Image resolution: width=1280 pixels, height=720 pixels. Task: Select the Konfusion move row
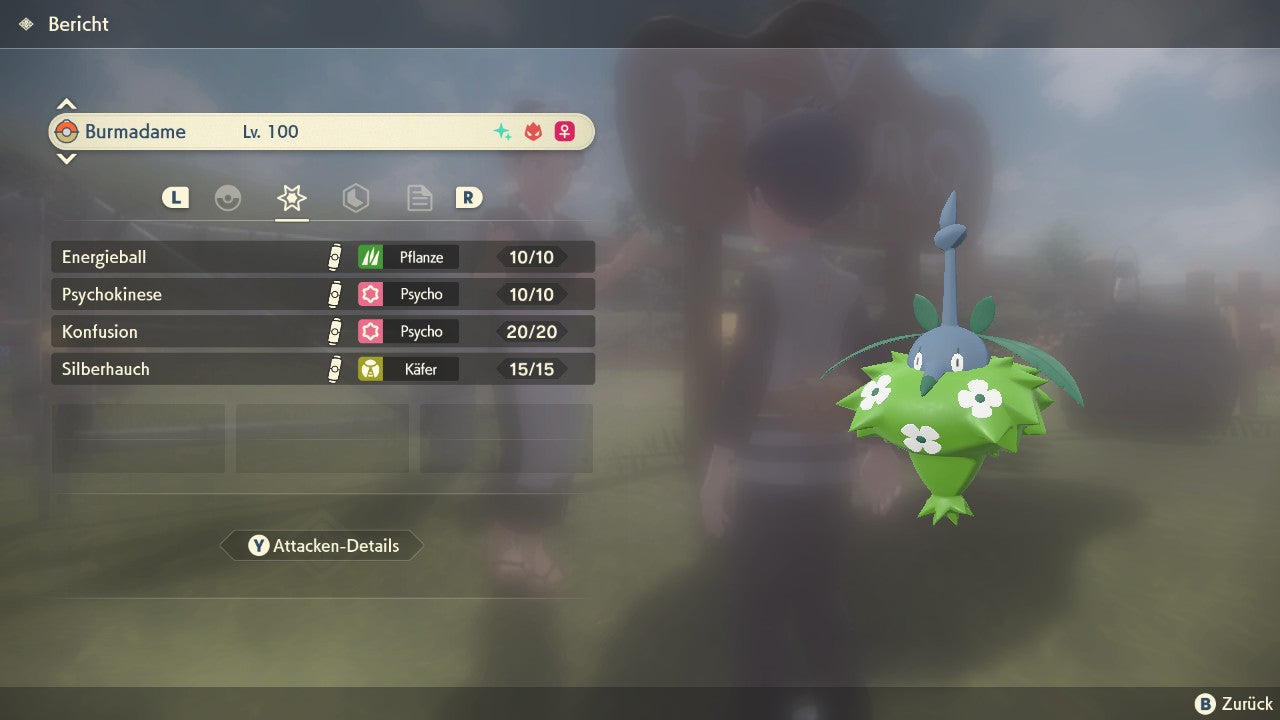(322, 331)
